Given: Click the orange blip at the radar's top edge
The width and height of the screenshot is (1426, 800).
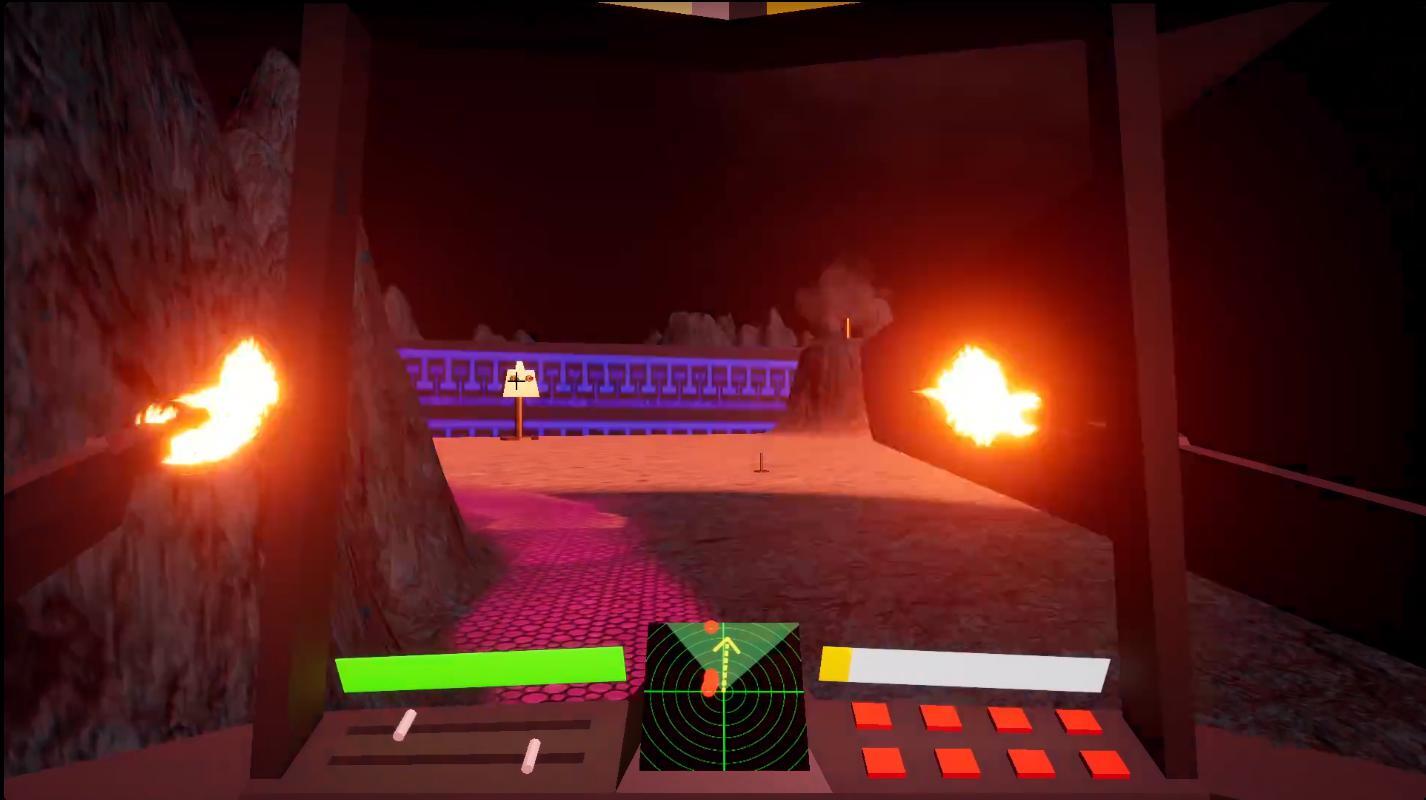Looking at the screenshot, I should point(711,627).
